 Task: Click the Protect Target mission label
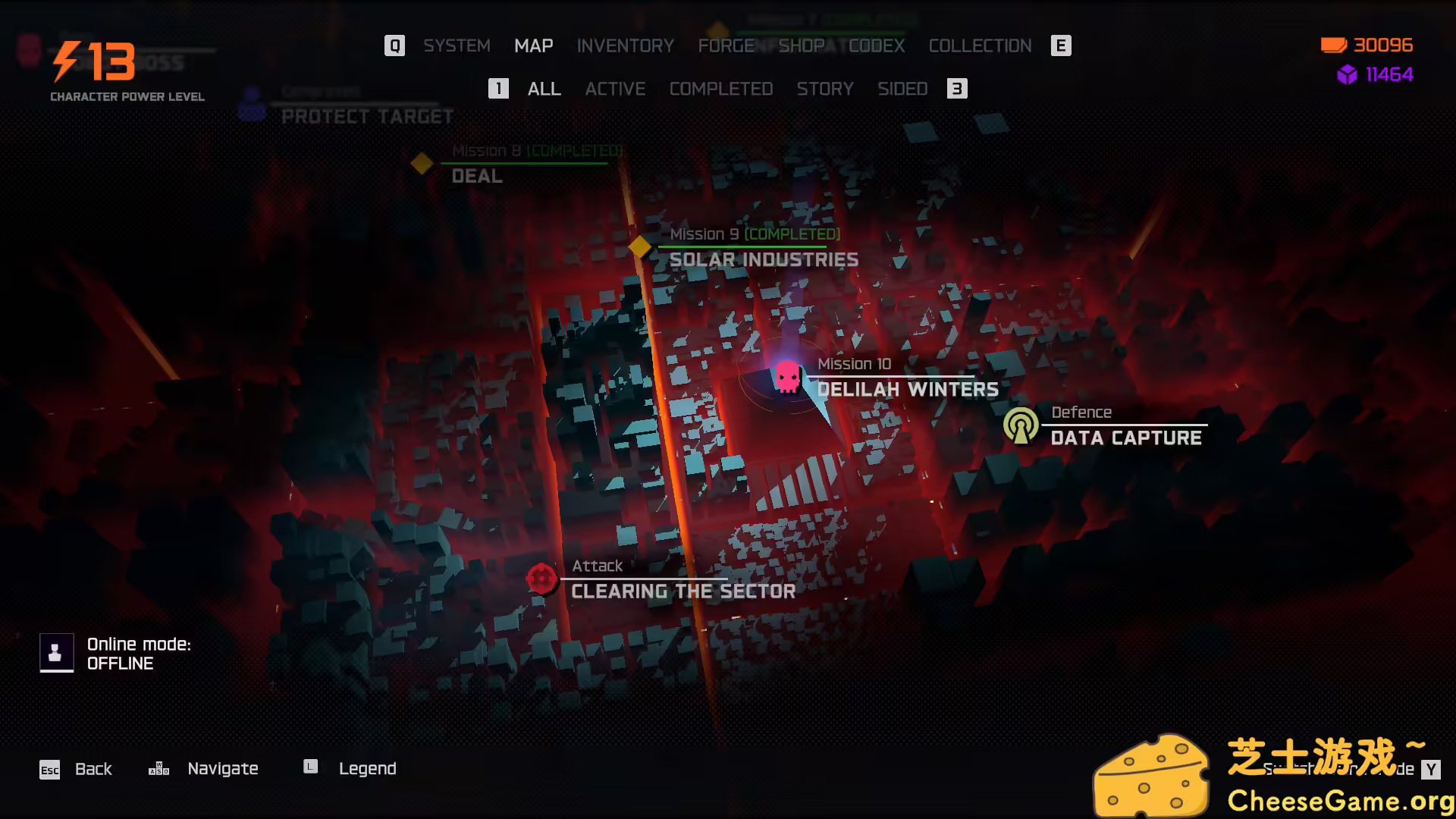366,116
